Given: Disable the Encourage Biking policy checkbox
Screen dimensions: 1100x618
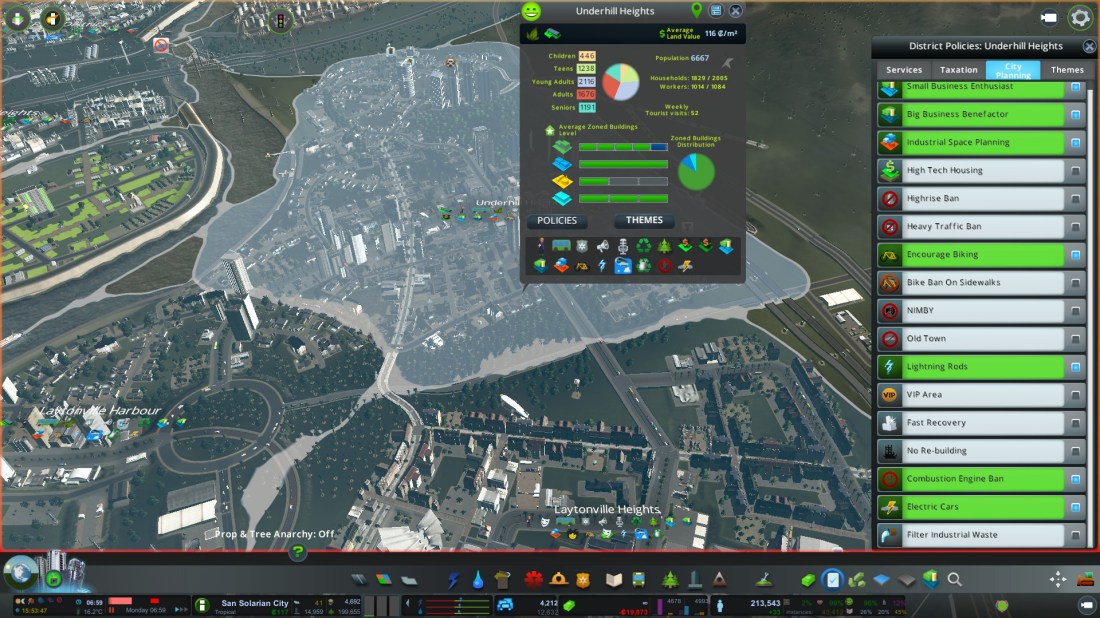Looking at the screenshot, I should (1076, 255).
